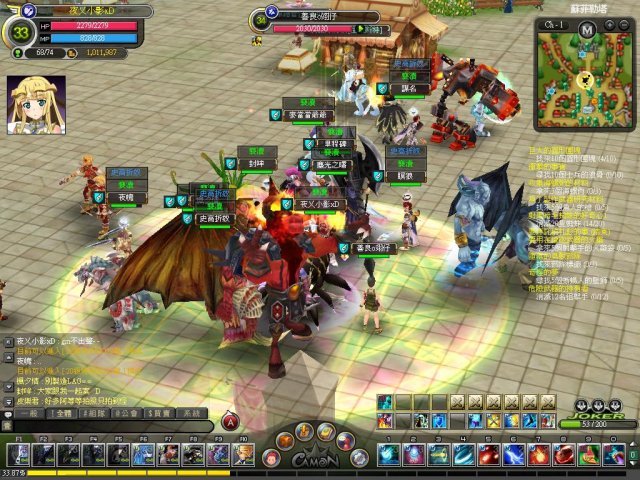
Task: Click the blonde character portrait
Action: [x=36, y=105]
